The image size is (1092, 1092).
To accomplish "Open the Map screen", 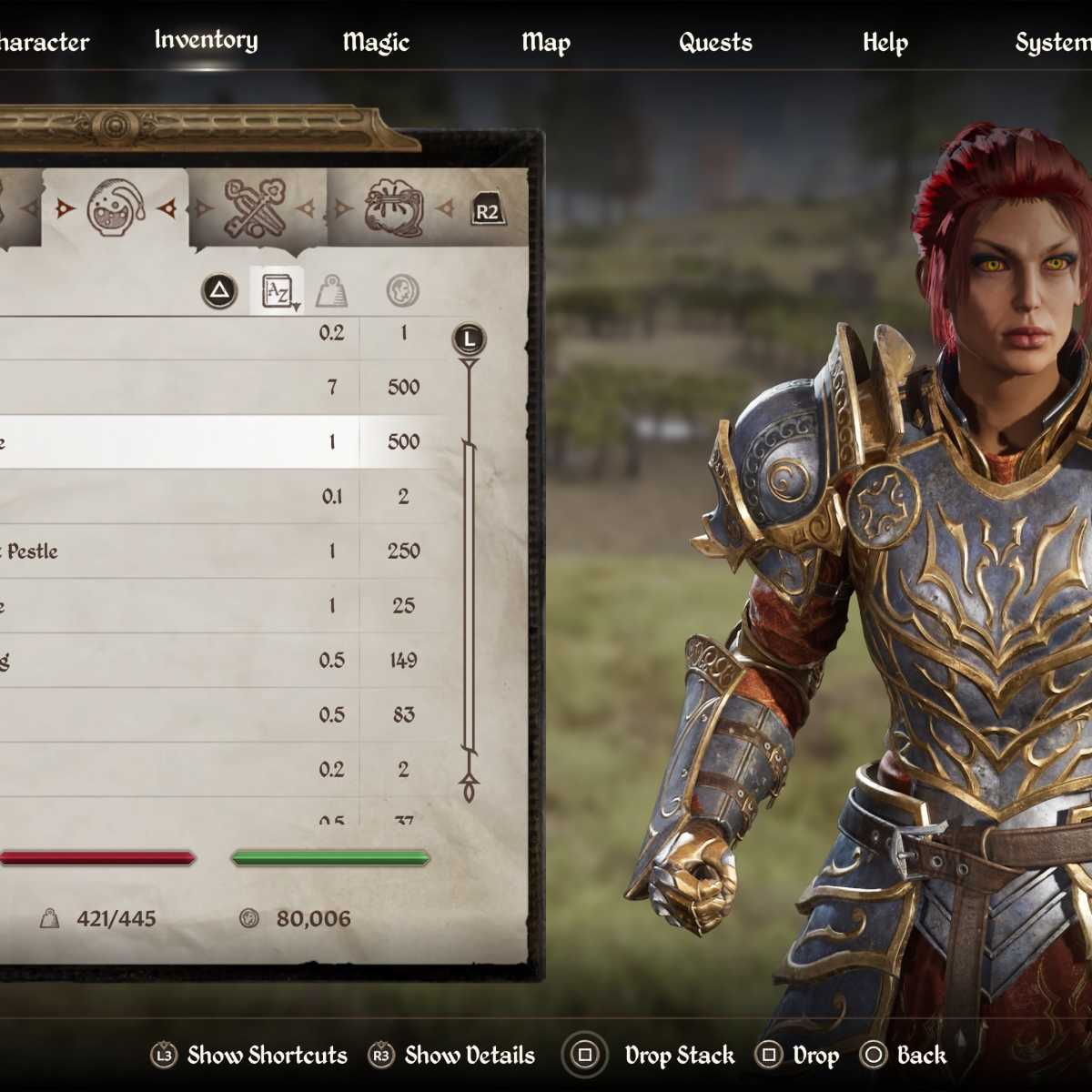I will tap(546, 42).
